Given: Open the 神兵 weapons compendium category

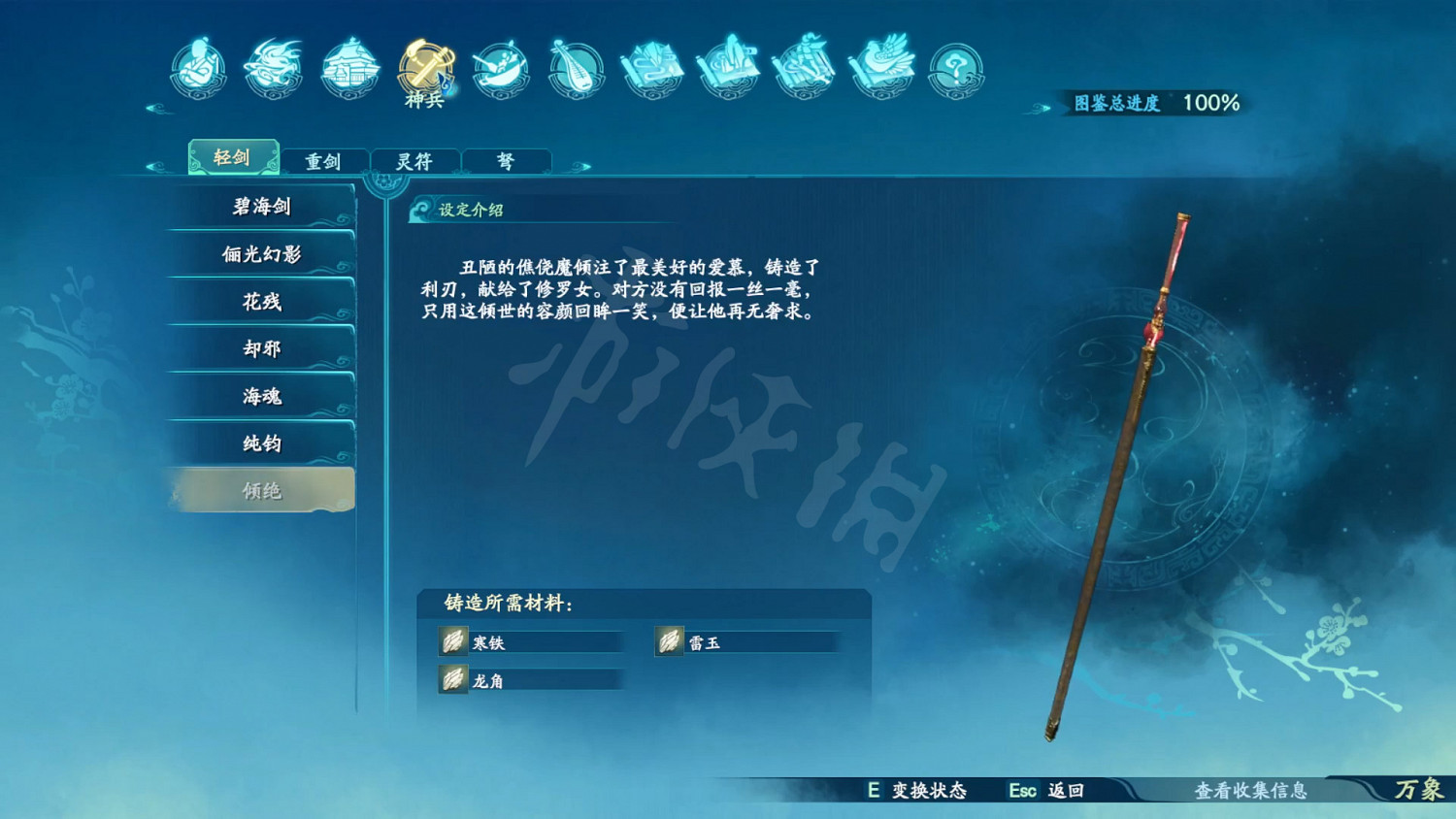Looking at the screenshot, I should click(x=425, y=66).
